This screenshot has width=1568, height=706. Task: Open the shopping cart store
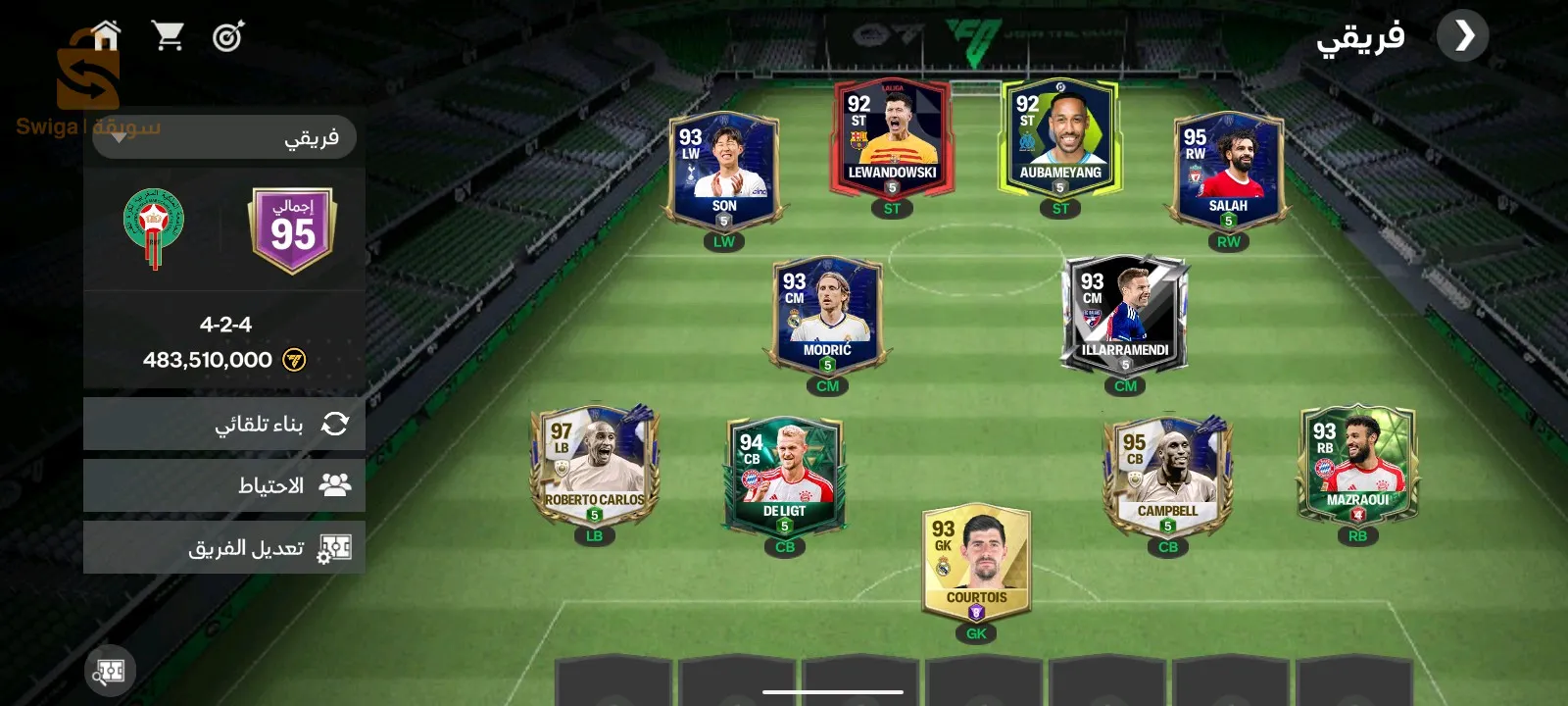click(168, 36)
